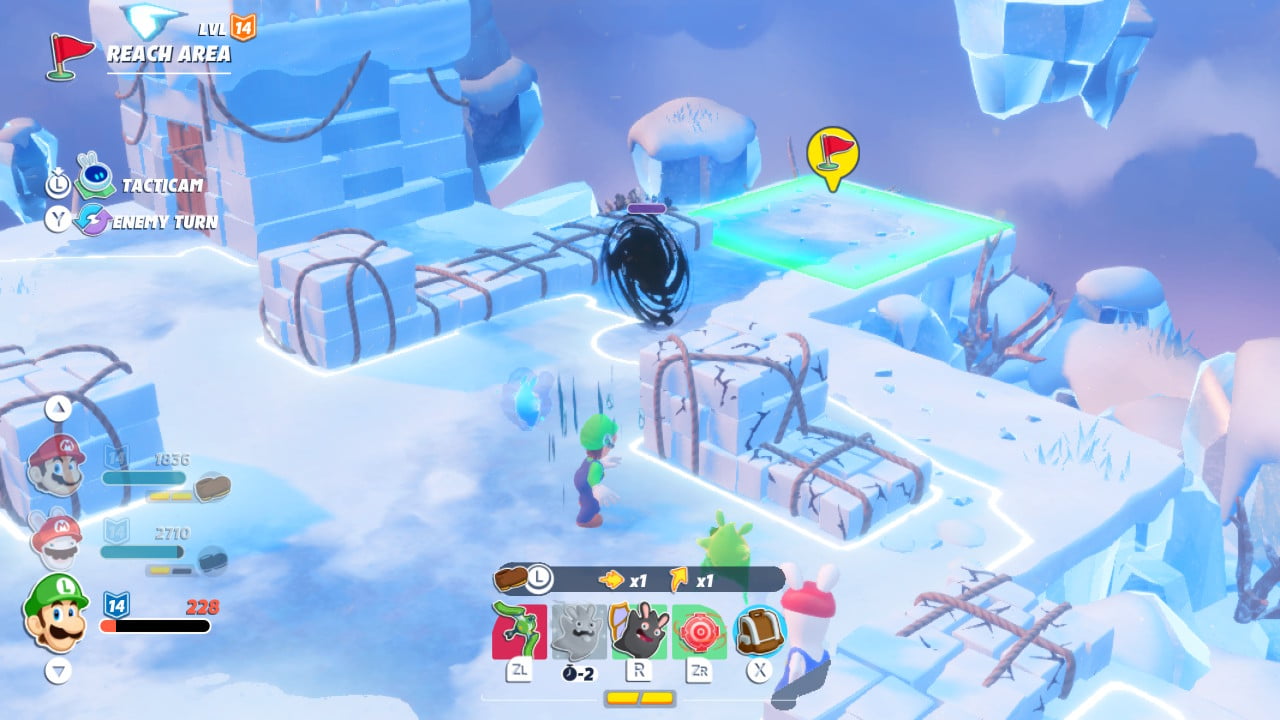
Task: Open the brown backpack items
Action: (x=760, y=631)
